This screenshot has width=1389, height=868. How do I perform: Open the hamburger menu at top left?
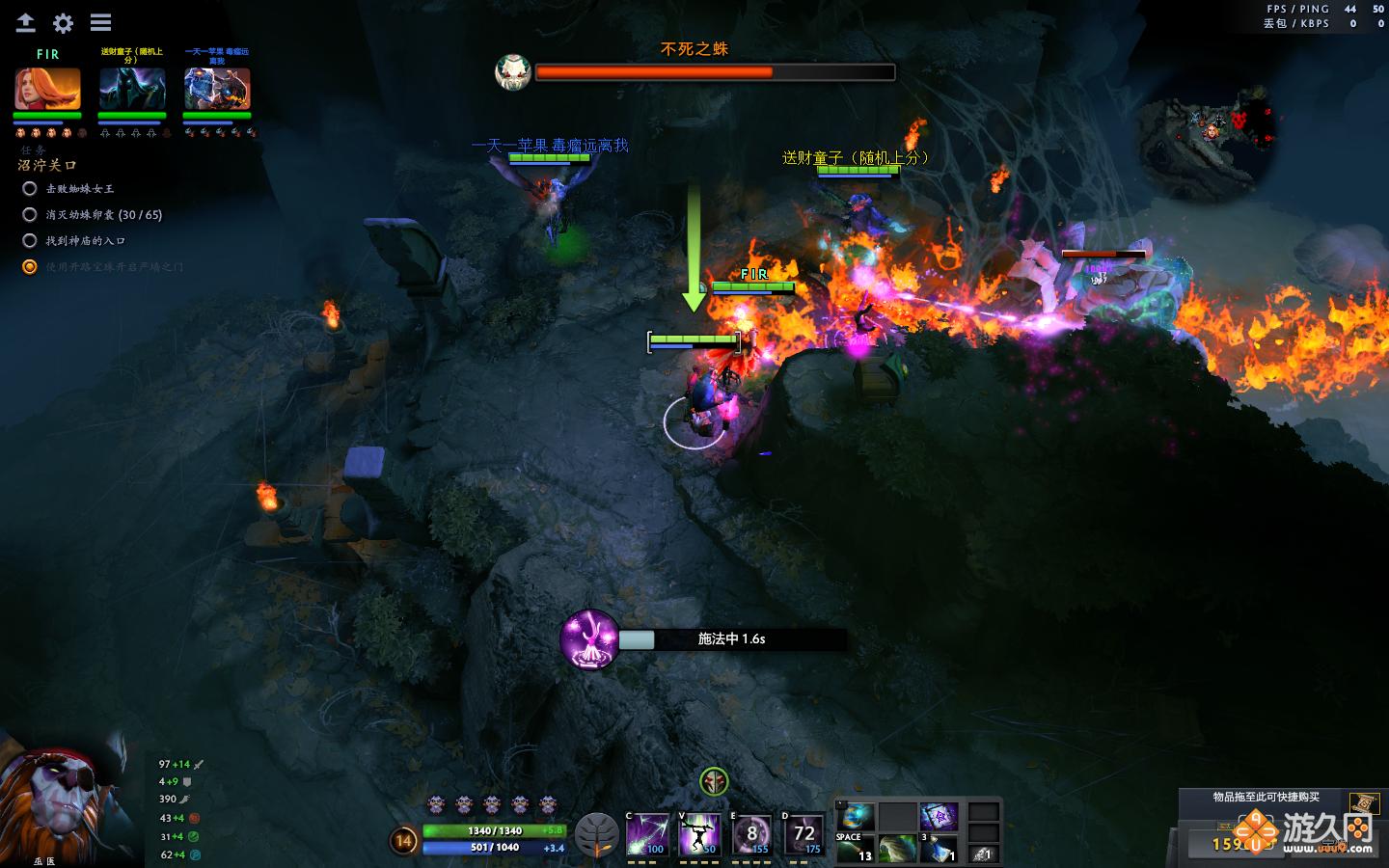[x=99, y=23]
